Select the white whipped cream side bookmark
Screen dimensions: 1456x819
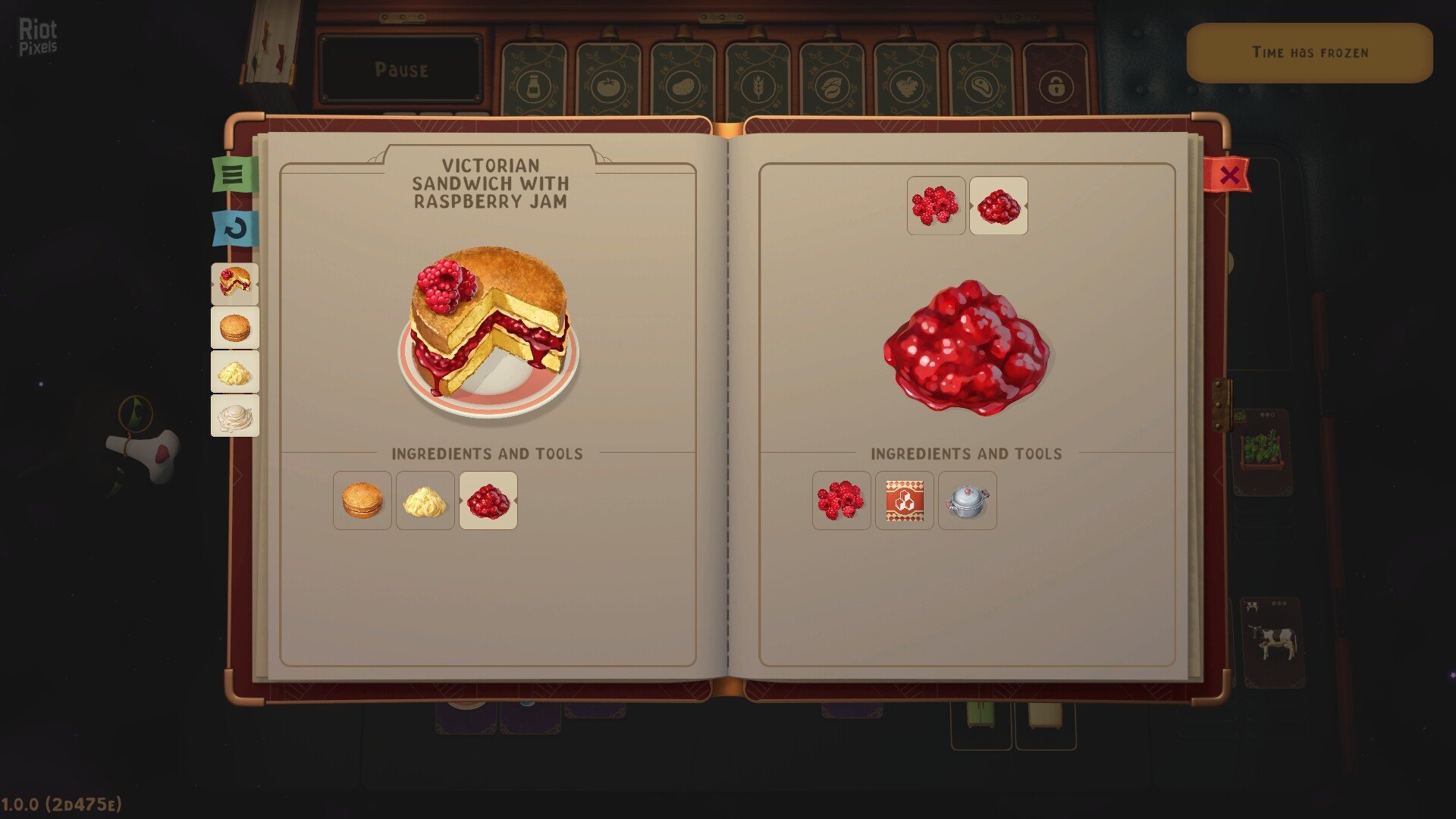click(235, 416)
